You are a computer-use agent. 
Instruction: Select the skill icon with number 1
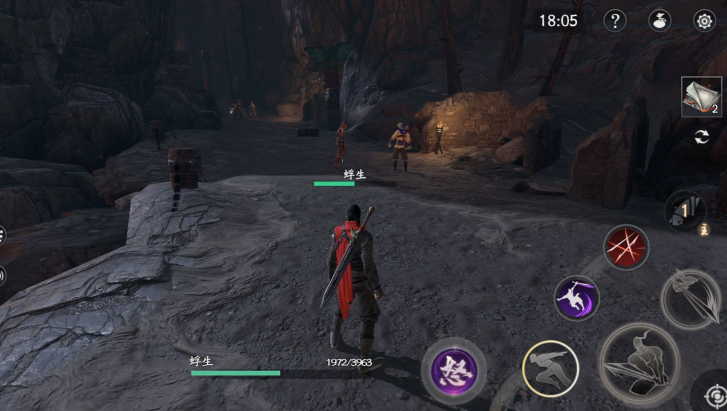click(685, 212)
